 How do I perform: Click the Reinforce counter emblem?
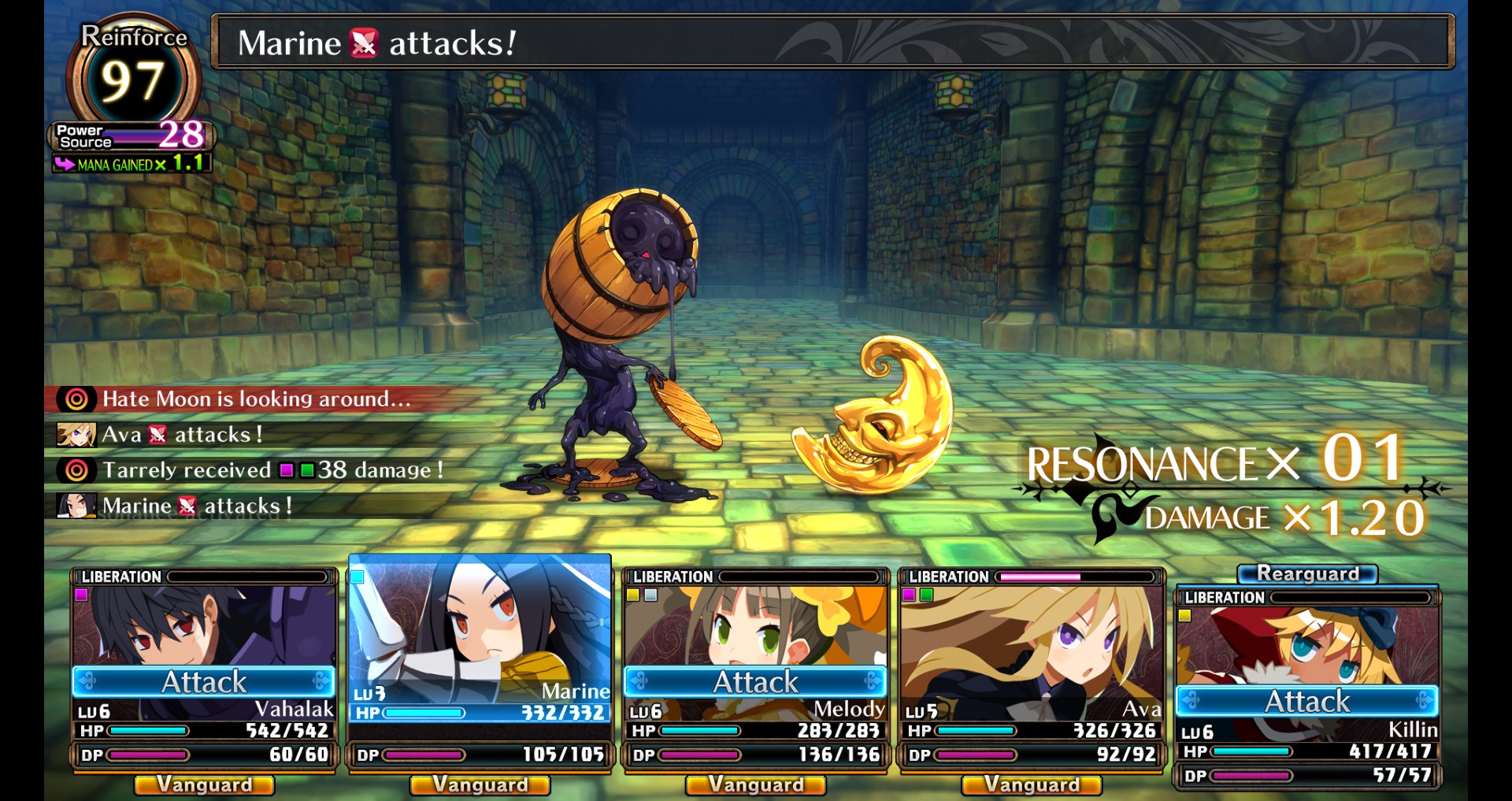[x=132, y=79]
